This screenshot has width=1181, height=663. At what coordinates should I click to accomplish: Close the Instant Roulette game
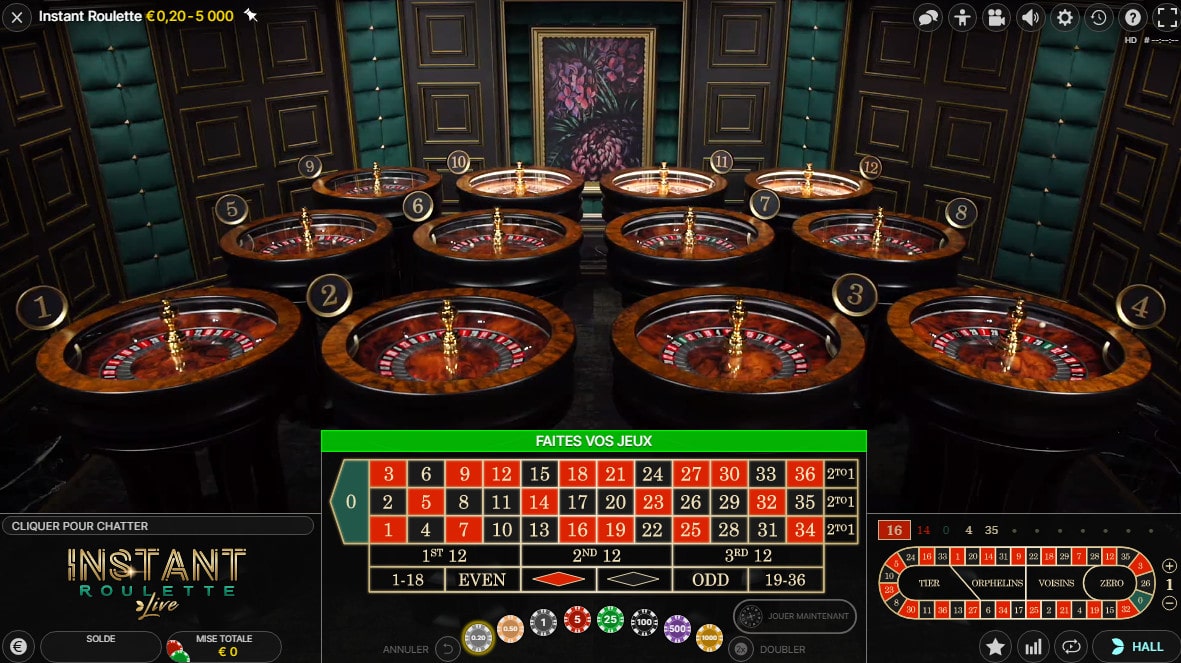tap(17, 17)
